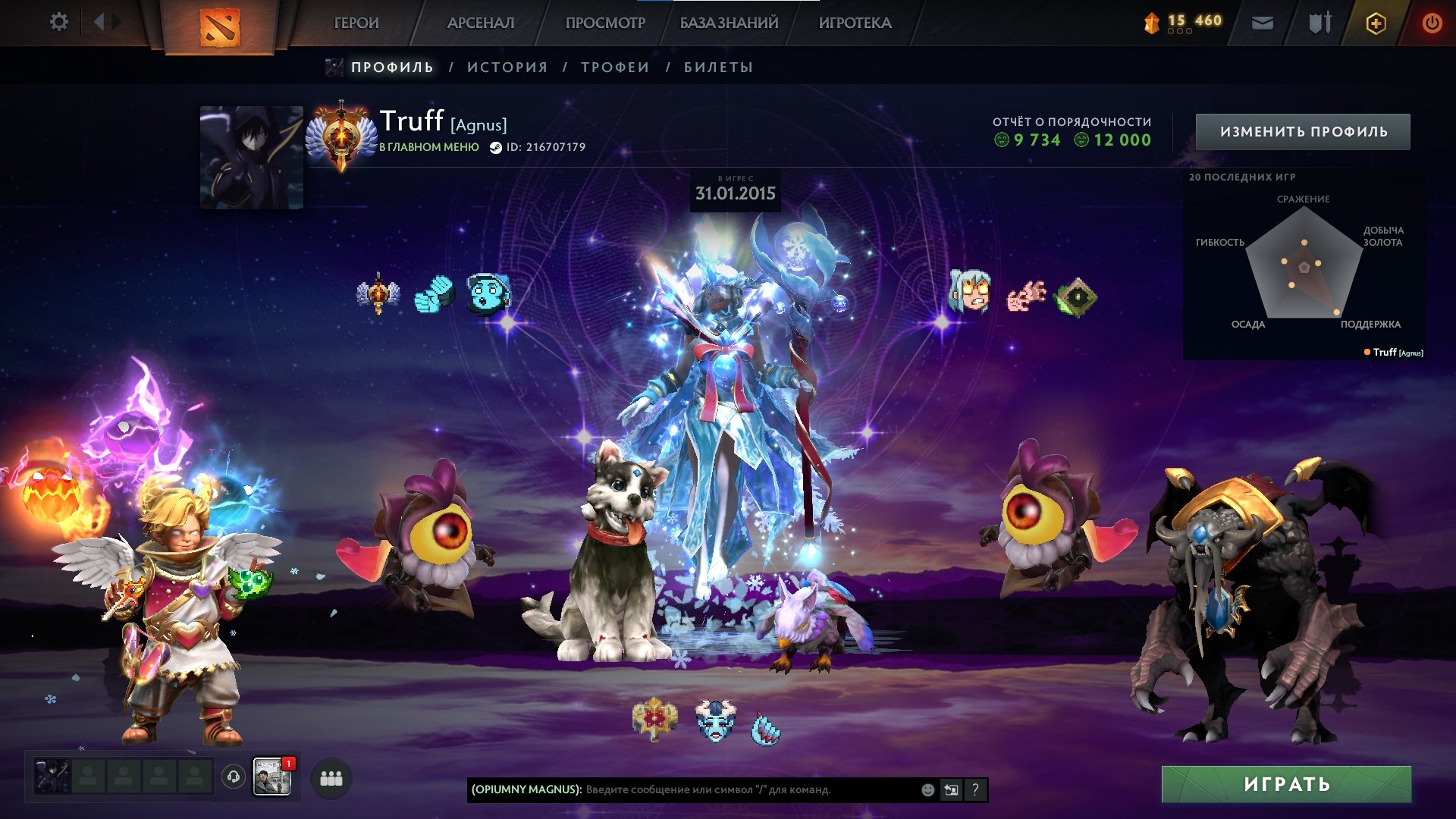Click the power/exit icon top right
The height and width of the screenshot is (819, 1456).
coord(1432,22)
